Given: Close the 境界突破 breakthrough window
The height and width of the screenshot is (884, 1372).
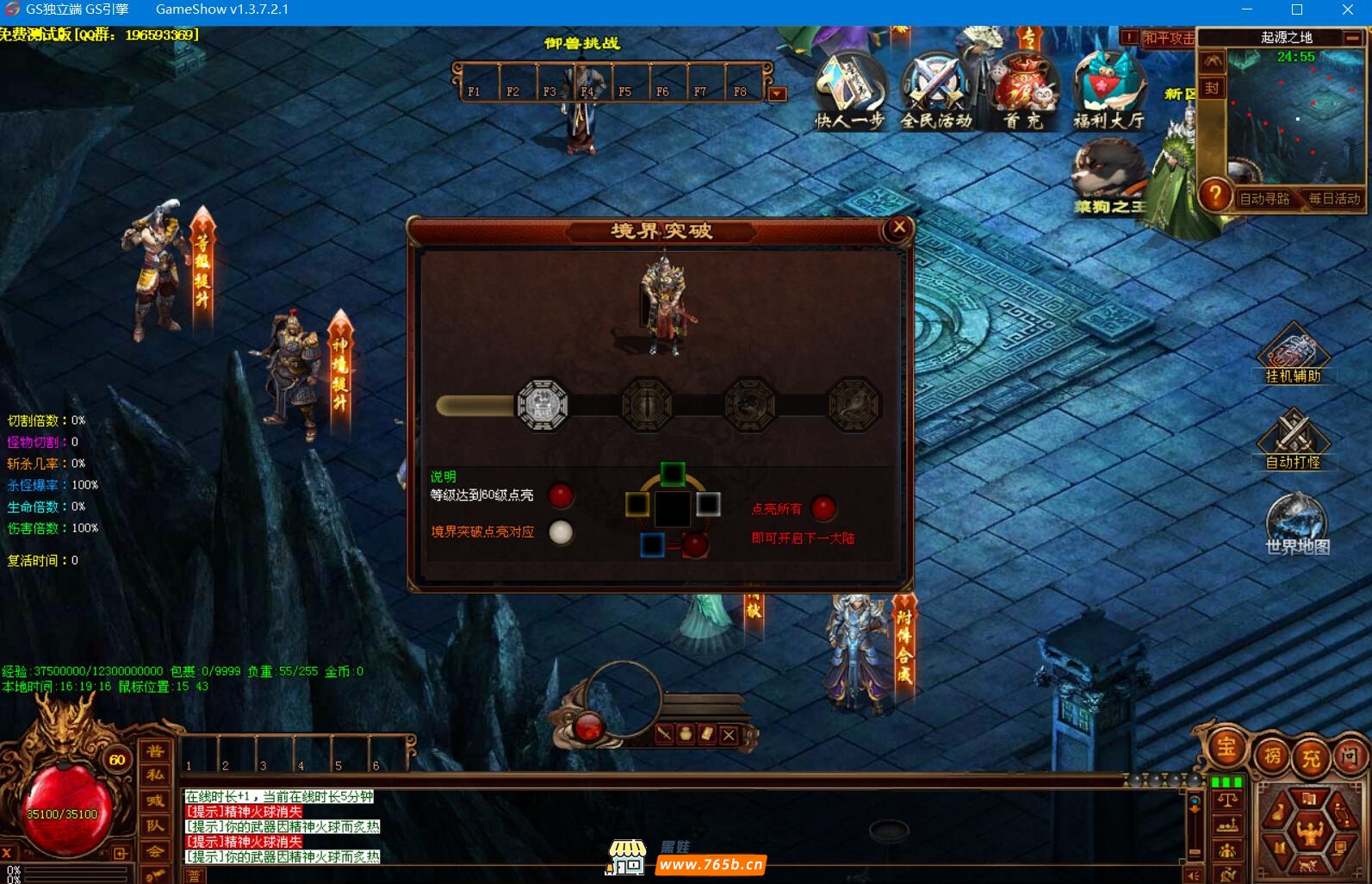Looking at the screenshot, I should [899, 227].
